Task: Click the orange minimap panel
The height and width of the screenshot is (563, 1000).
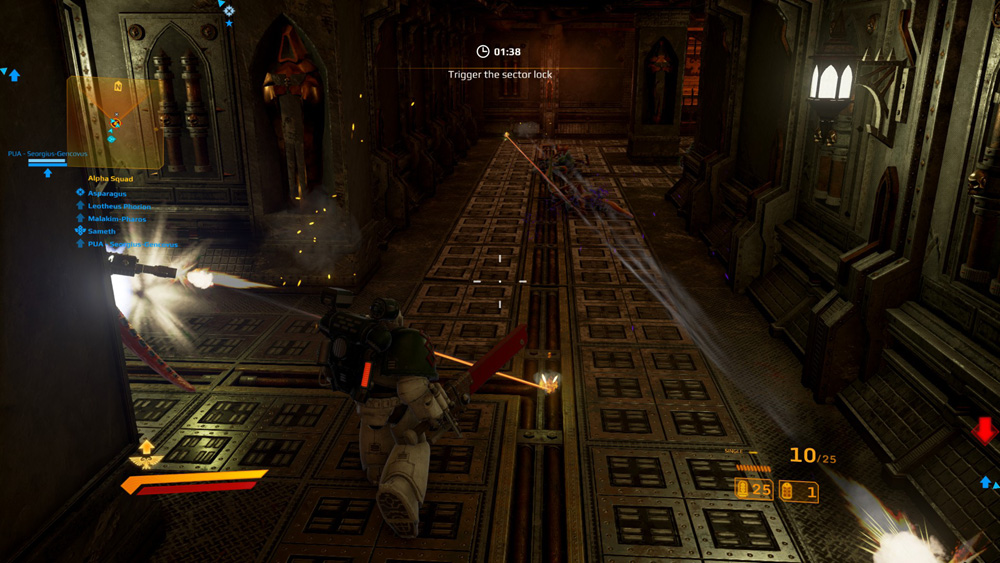Action: tap(114, 122)
